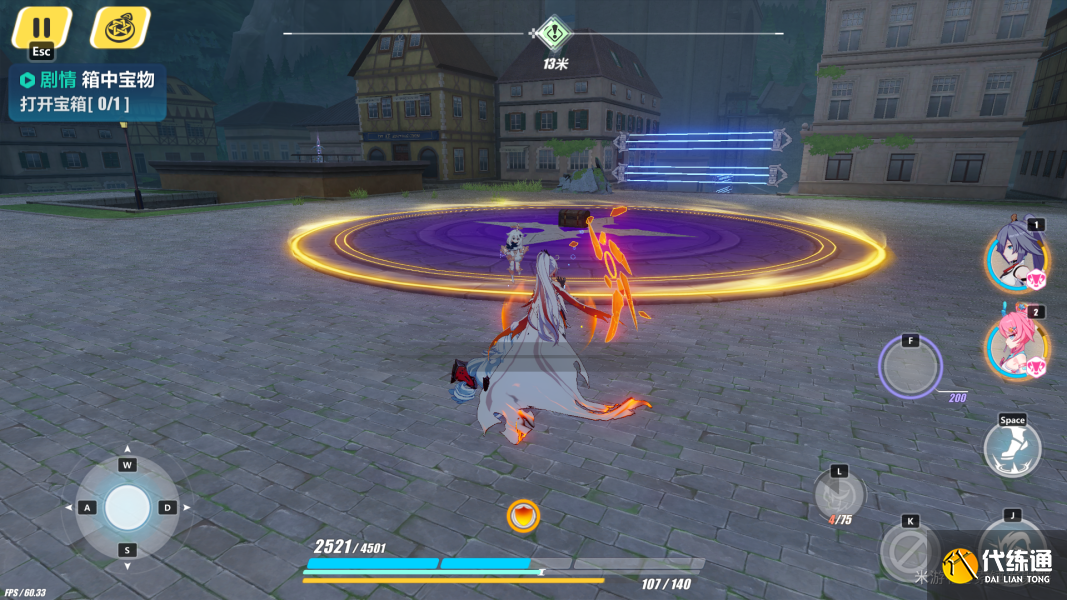This screenshot has width=1067, height=600.
Task: Tap the evade boot skill button
Action: [x=1012, y=447]
